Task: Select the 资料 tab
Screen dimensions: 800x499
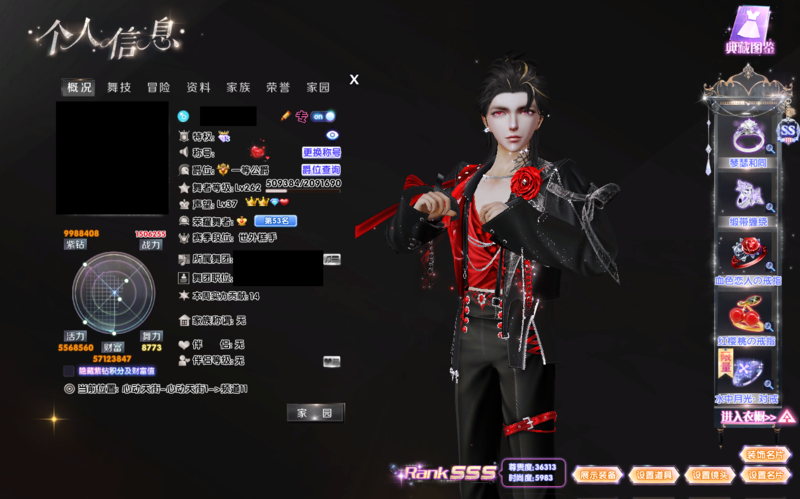Action: (x=198, y=88)
